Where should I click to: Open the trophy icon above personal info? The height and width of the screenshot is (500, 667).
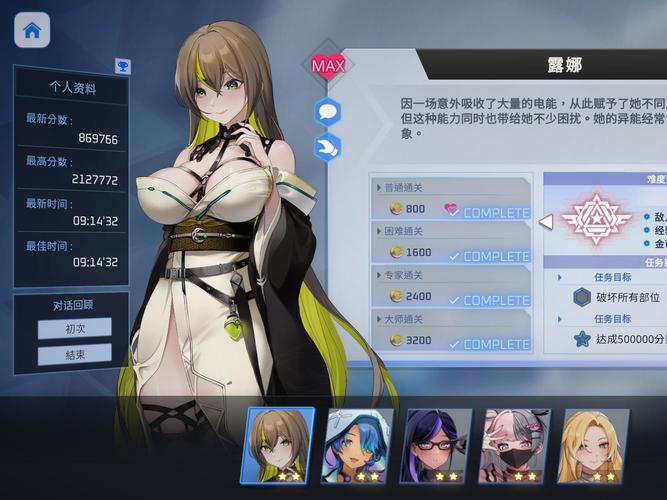click(x=122, y=67)
